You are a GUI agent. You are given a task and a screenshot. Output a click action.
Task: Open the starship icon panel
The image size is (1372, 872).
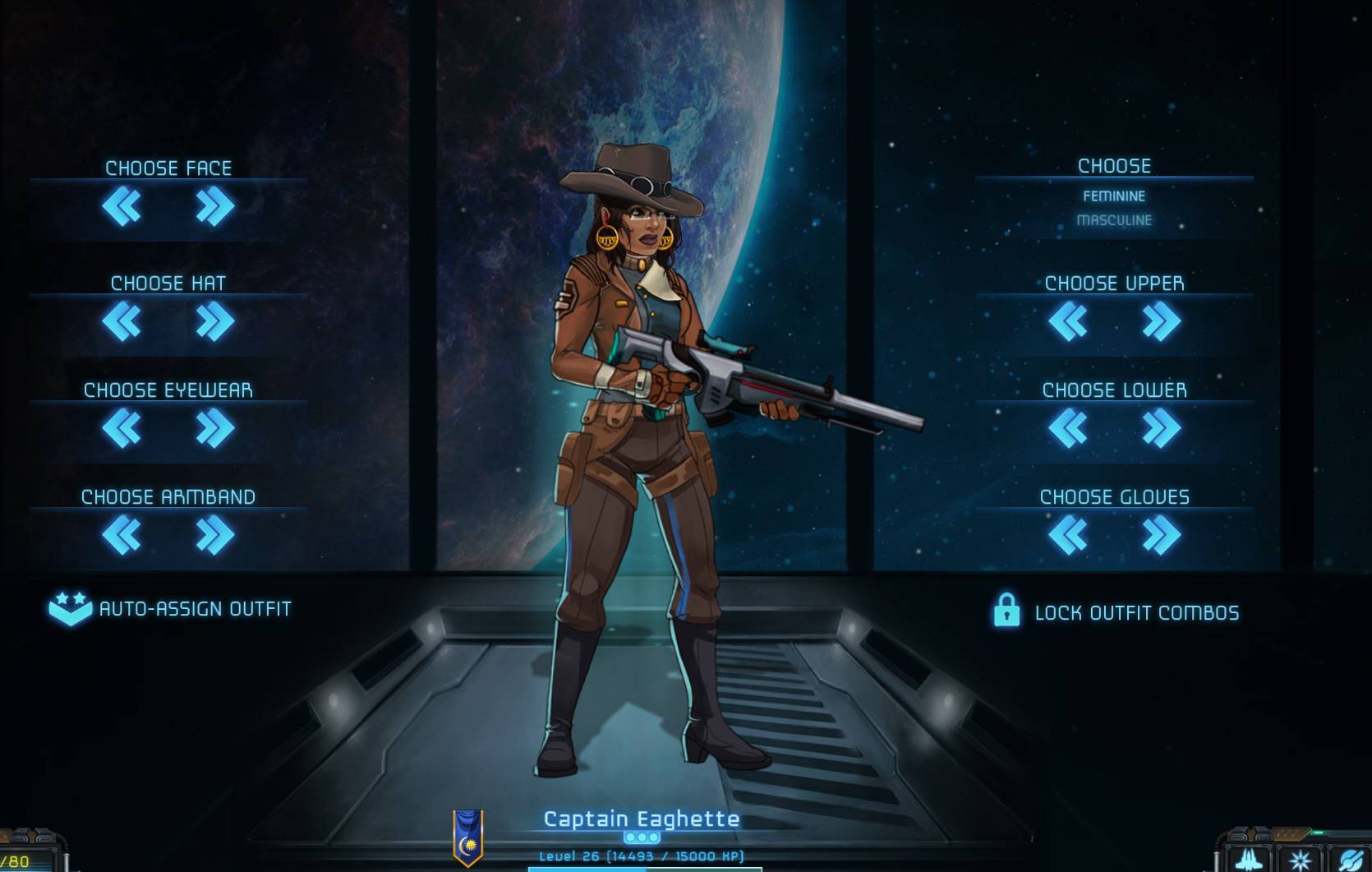point(1249,859)
